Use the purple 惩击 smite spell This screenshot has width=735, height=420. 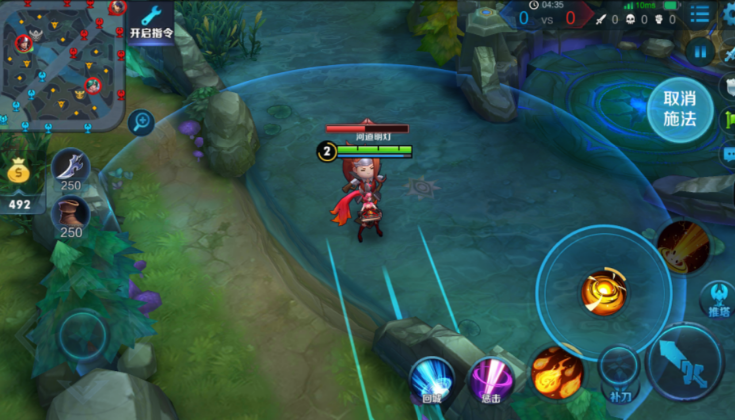490,377
